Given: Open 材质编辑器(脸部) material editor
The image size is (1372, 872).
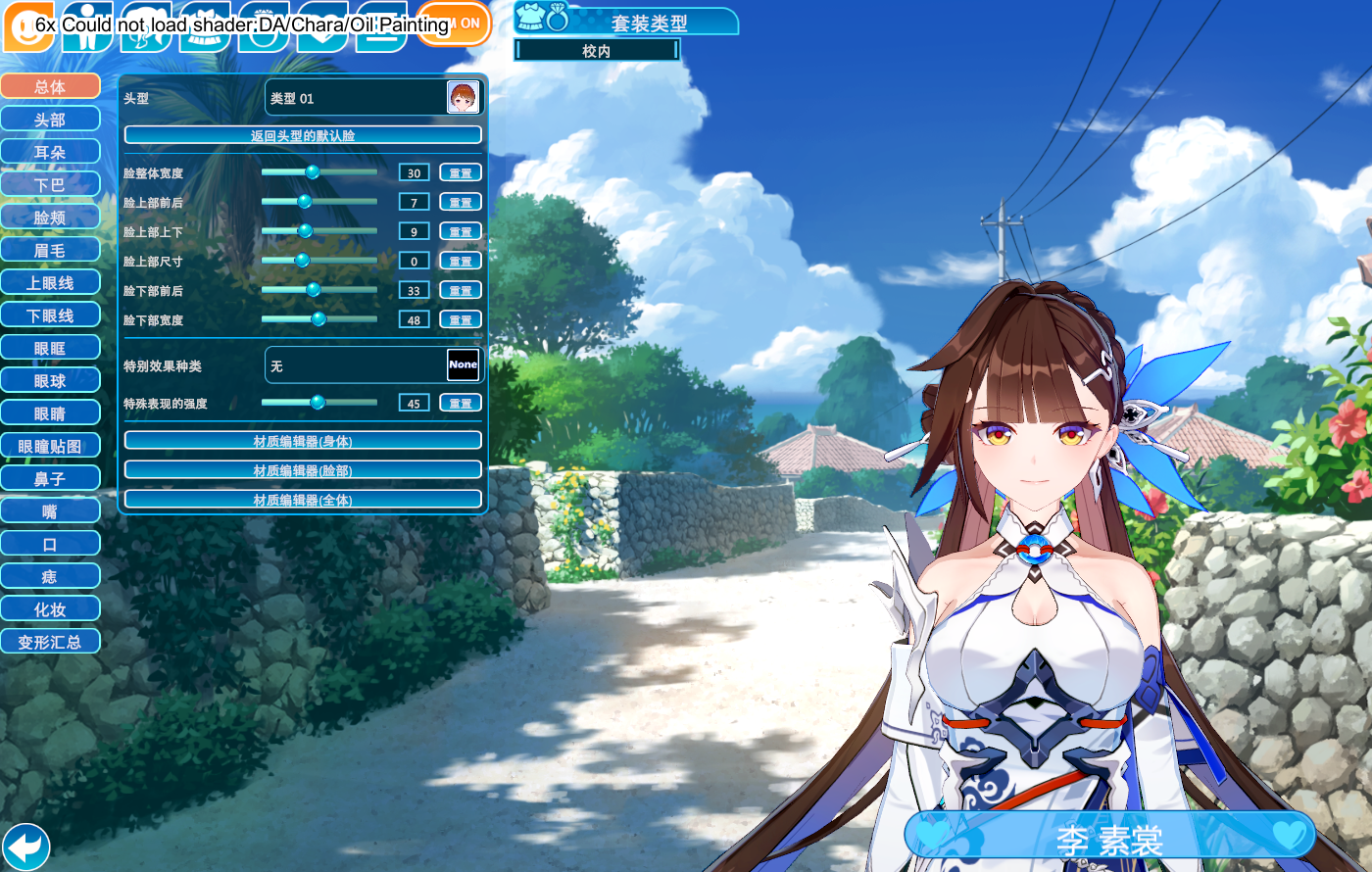Looking at the screenshot, I should pyautogui.click(x=303, y=470).
